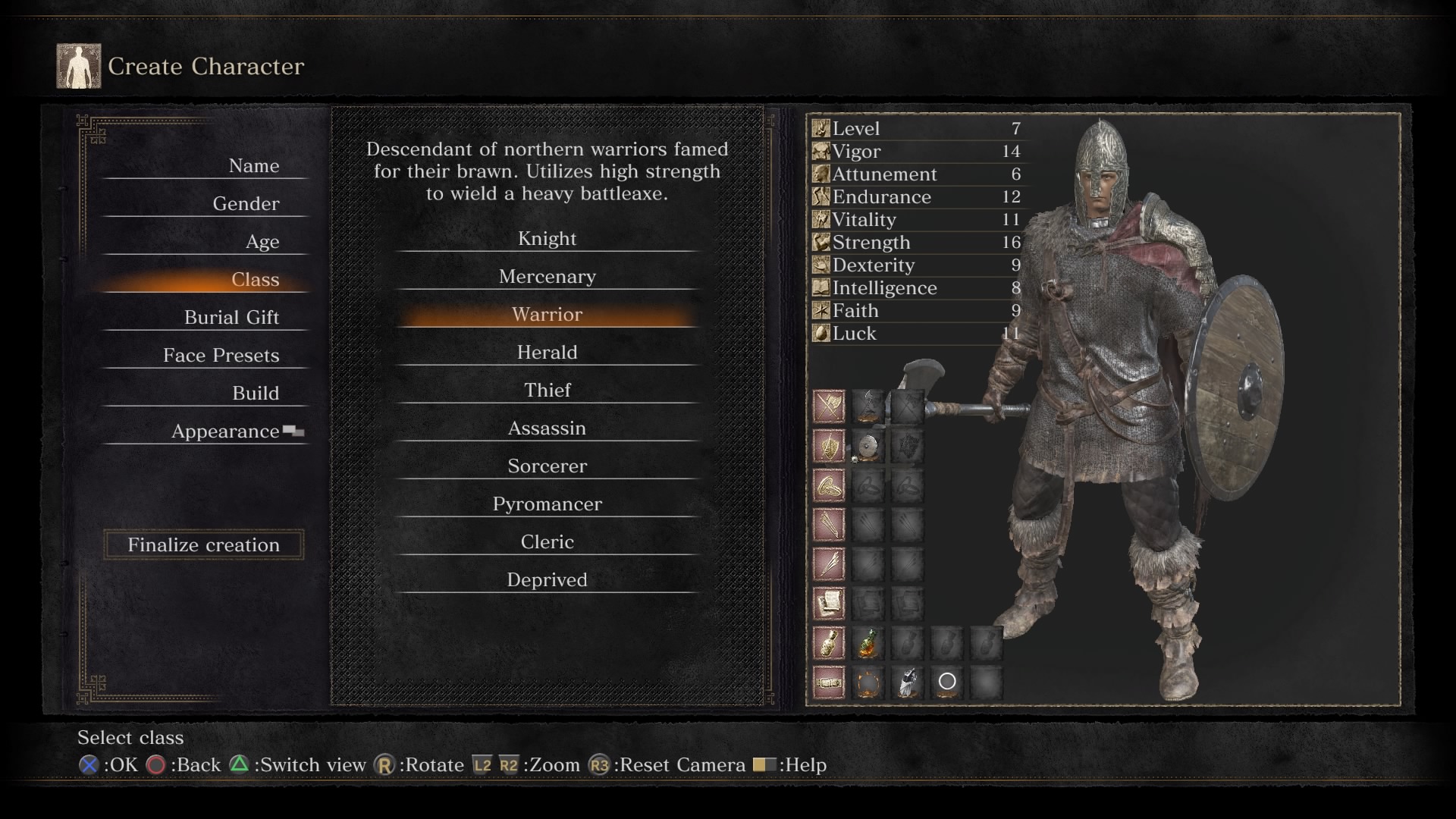Select the Mercenary class
Viewport: 1456px width, 819px height.
[x=547, y=277]
